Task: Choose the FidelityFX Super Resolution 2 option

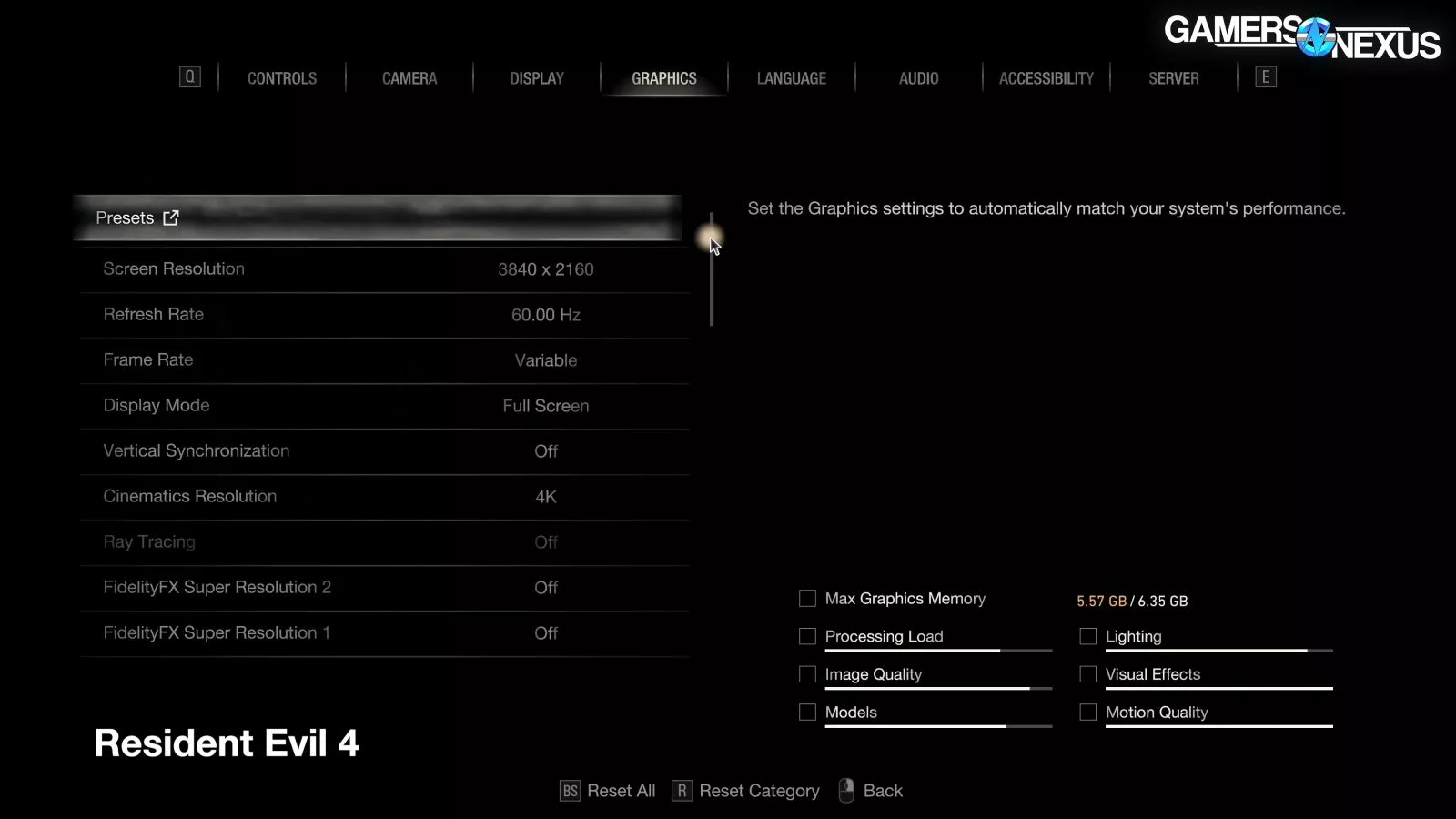Action: (x=384, y=588)
